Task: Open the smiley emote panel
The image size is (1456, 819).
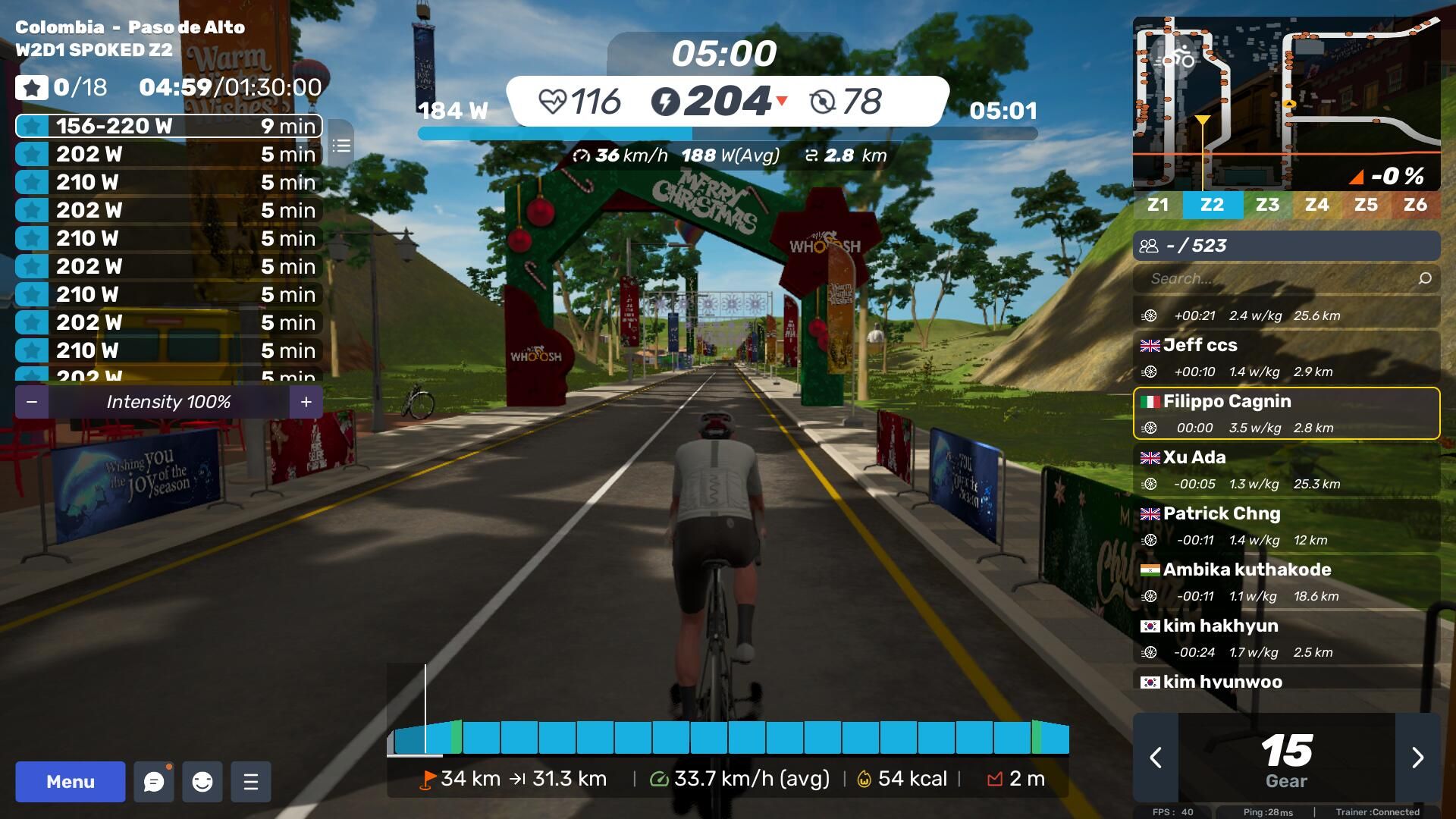Action: pos(202,782)
